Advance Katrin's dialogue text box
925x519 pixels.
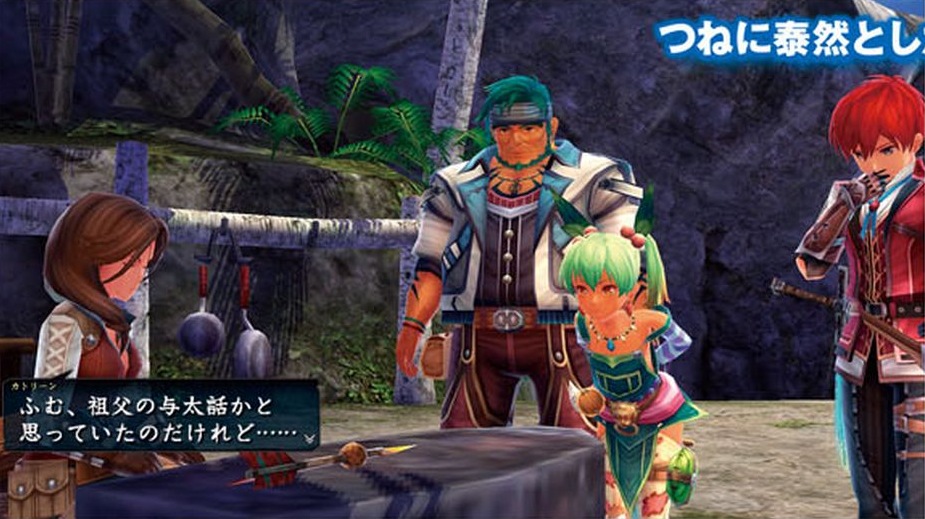click(x=160, y=415)
